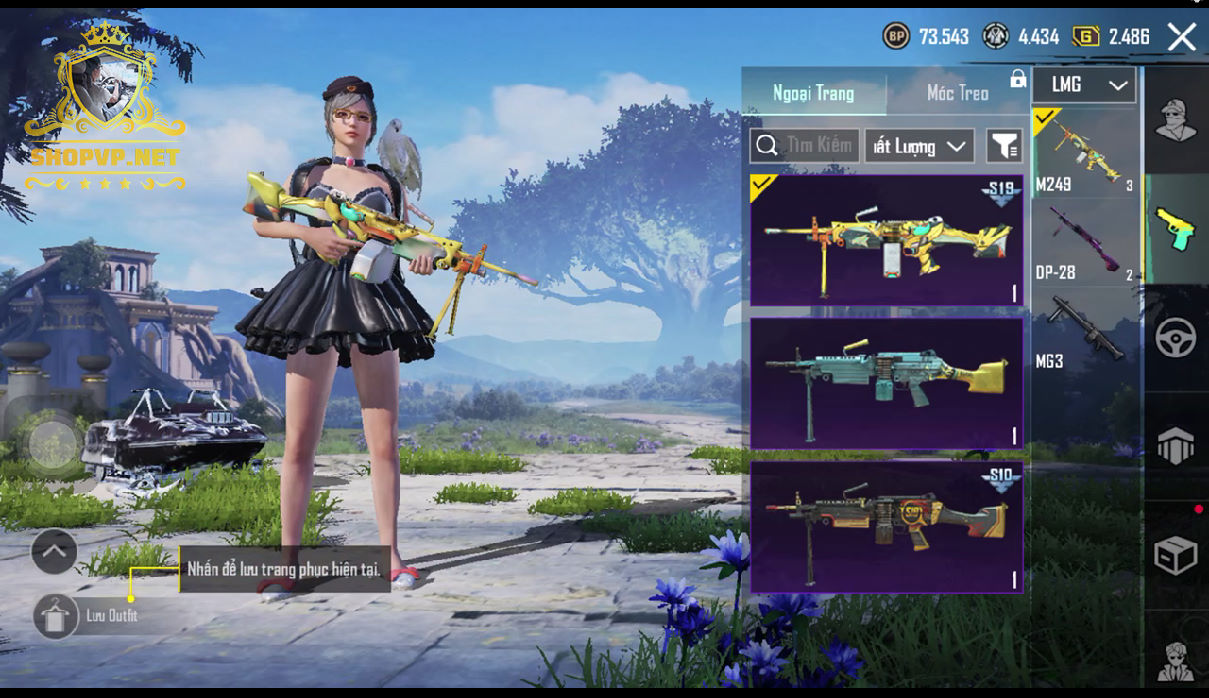1209x698 pixels.
Task: Collapse the panel with the up-arrow button
Action: [x=54, y=549]
